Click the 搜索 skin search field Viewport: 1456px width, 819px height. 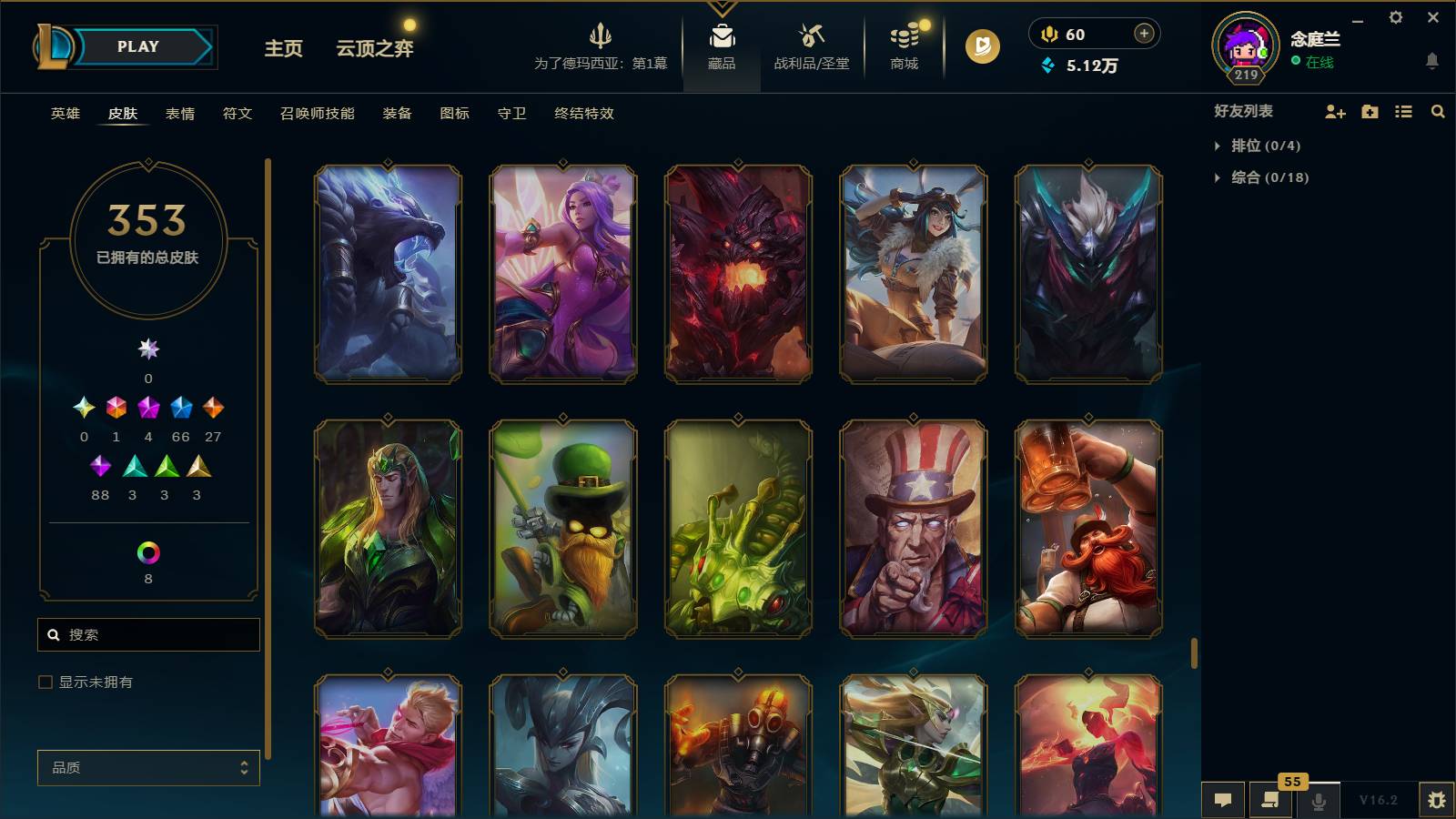(147, 634)
